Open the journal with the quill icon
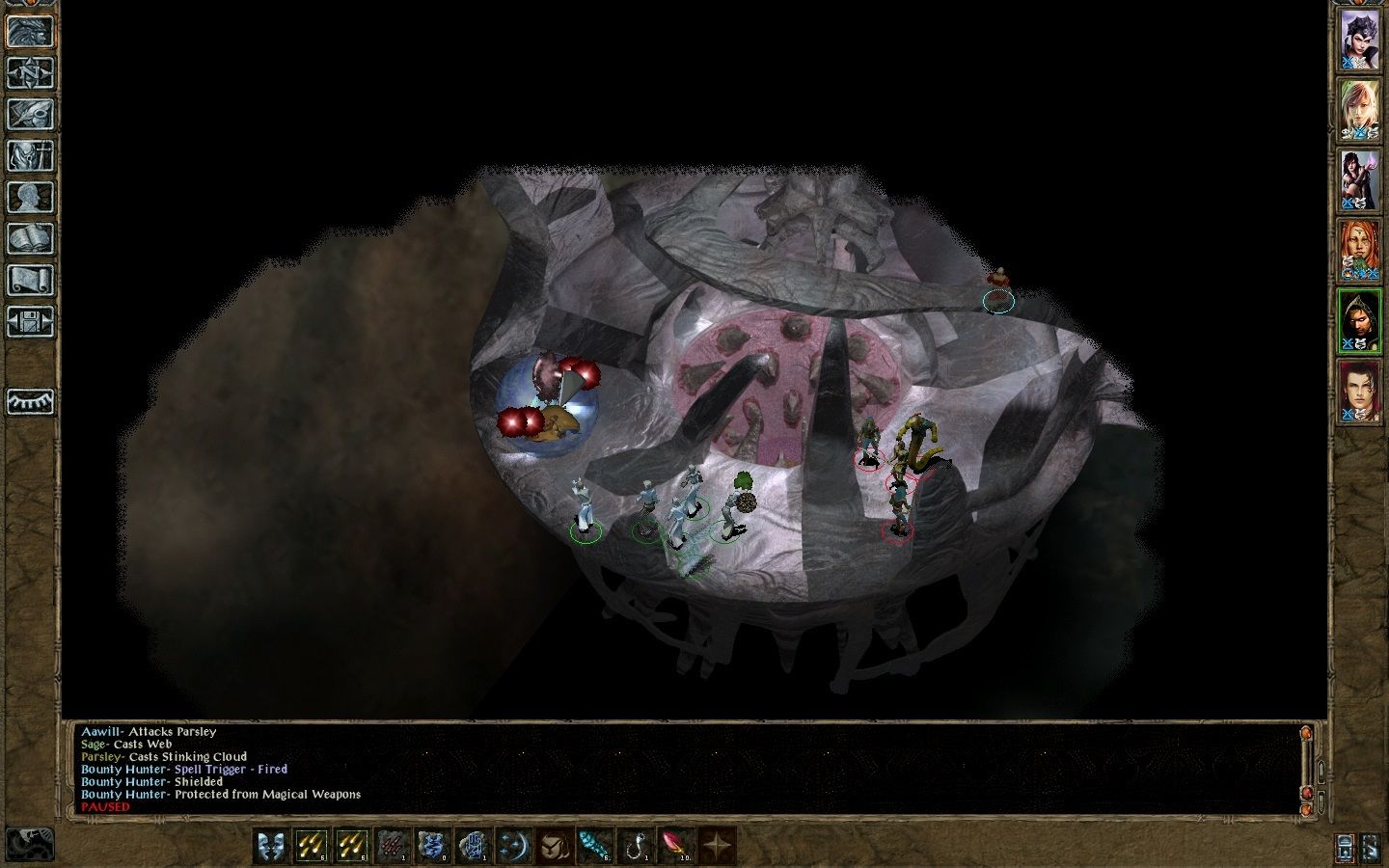 click(30, 115)
